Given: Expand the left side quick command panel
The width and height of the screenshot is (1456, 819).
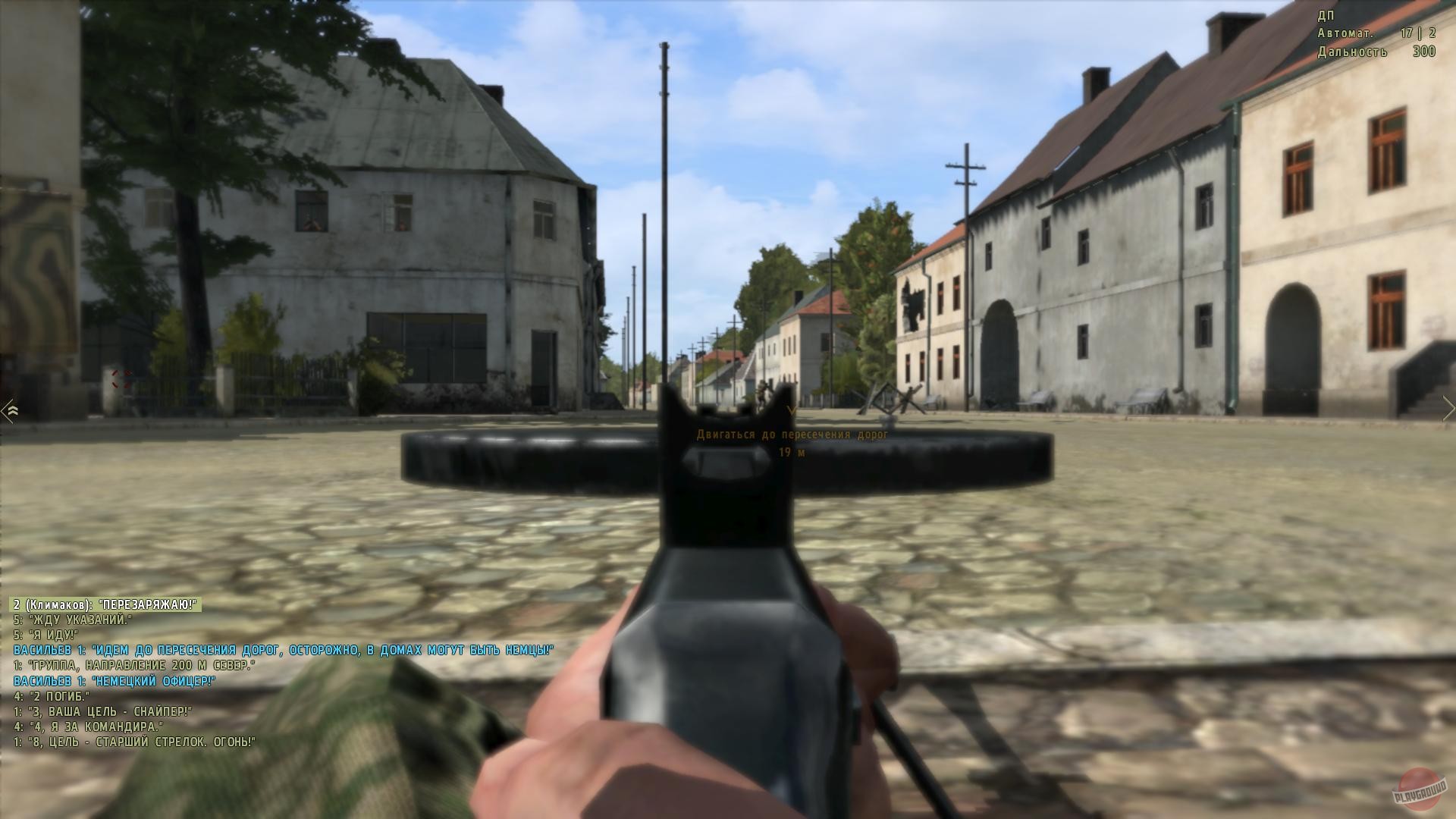Looking at the screenshot, I should coord(11,409).
